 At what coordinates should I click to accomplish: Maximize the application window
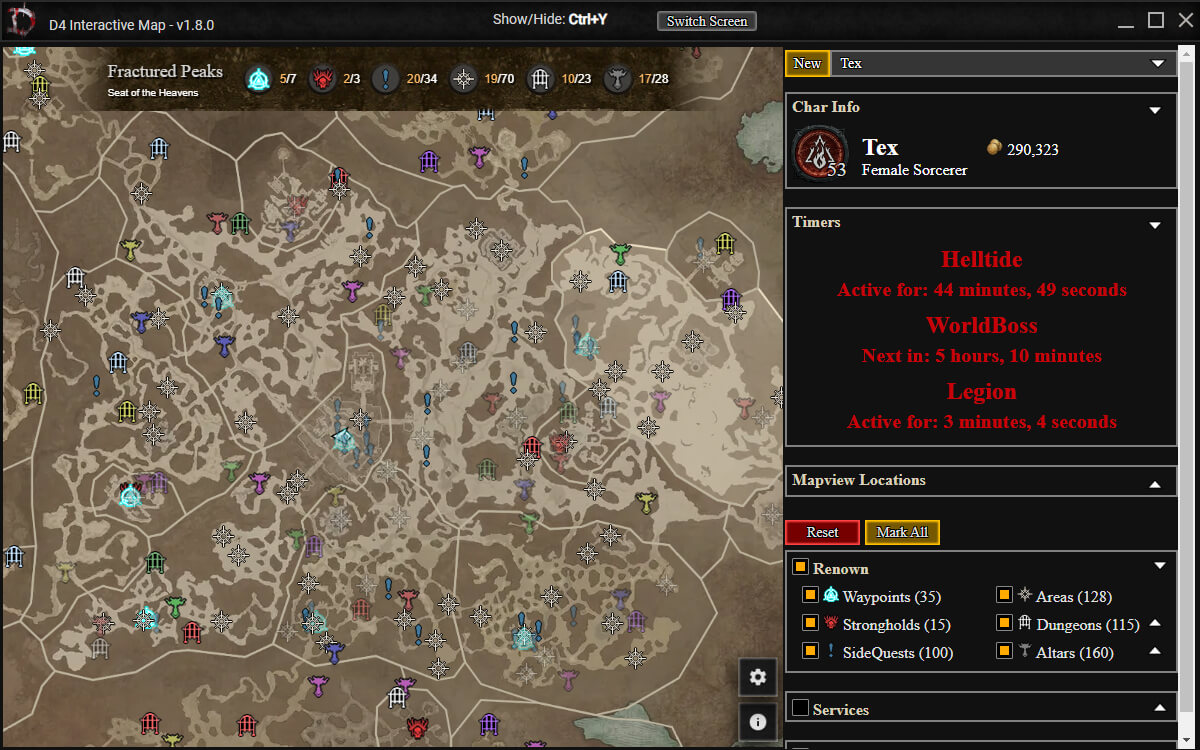[1156, 20]
